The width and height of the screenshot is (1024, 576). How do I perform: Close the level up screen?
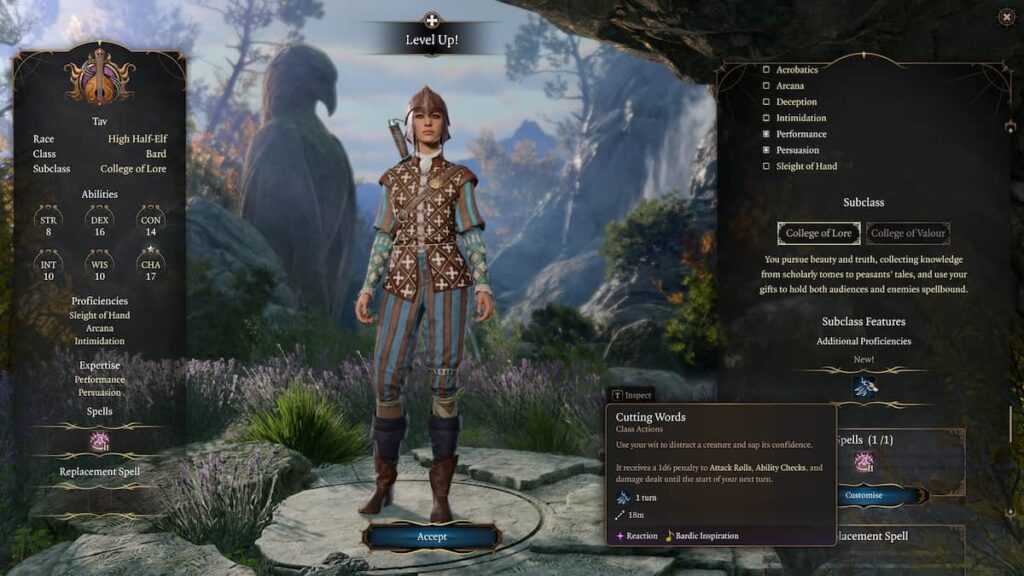[1006, 17]
